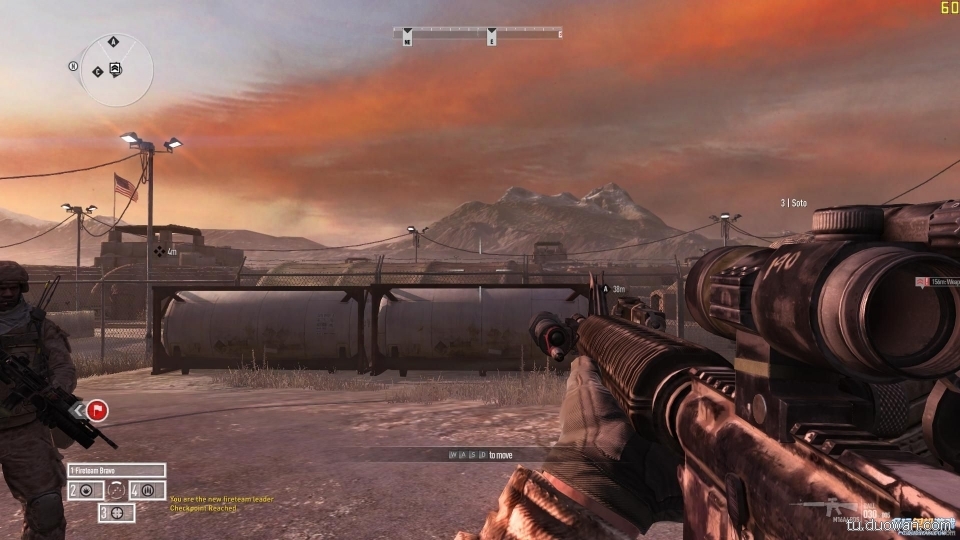Select objective marker C on the radar
The image size is (960, 540).
point(97,72)
